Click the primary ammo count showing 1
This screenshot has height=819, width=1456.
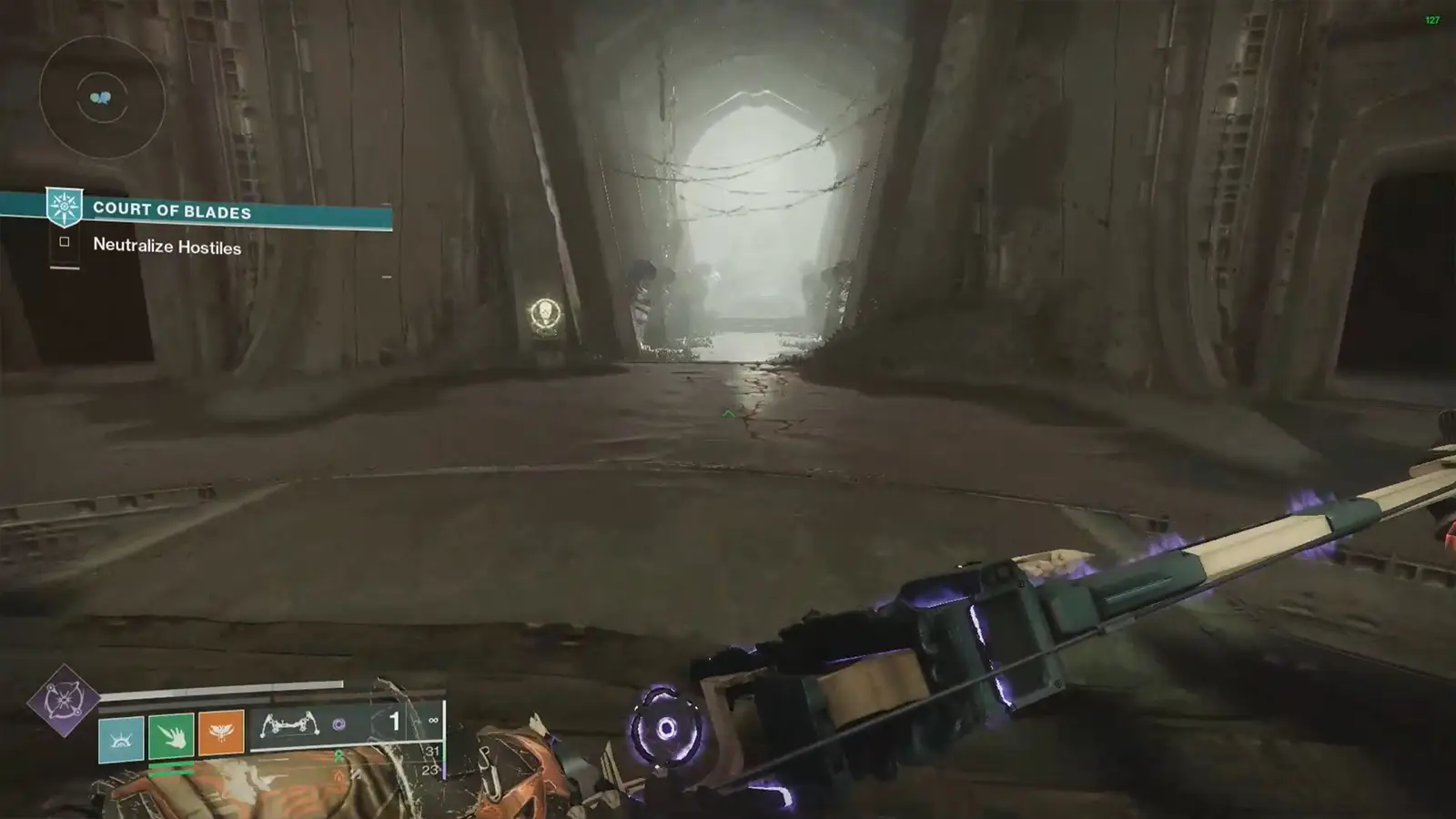click(393, 721)
